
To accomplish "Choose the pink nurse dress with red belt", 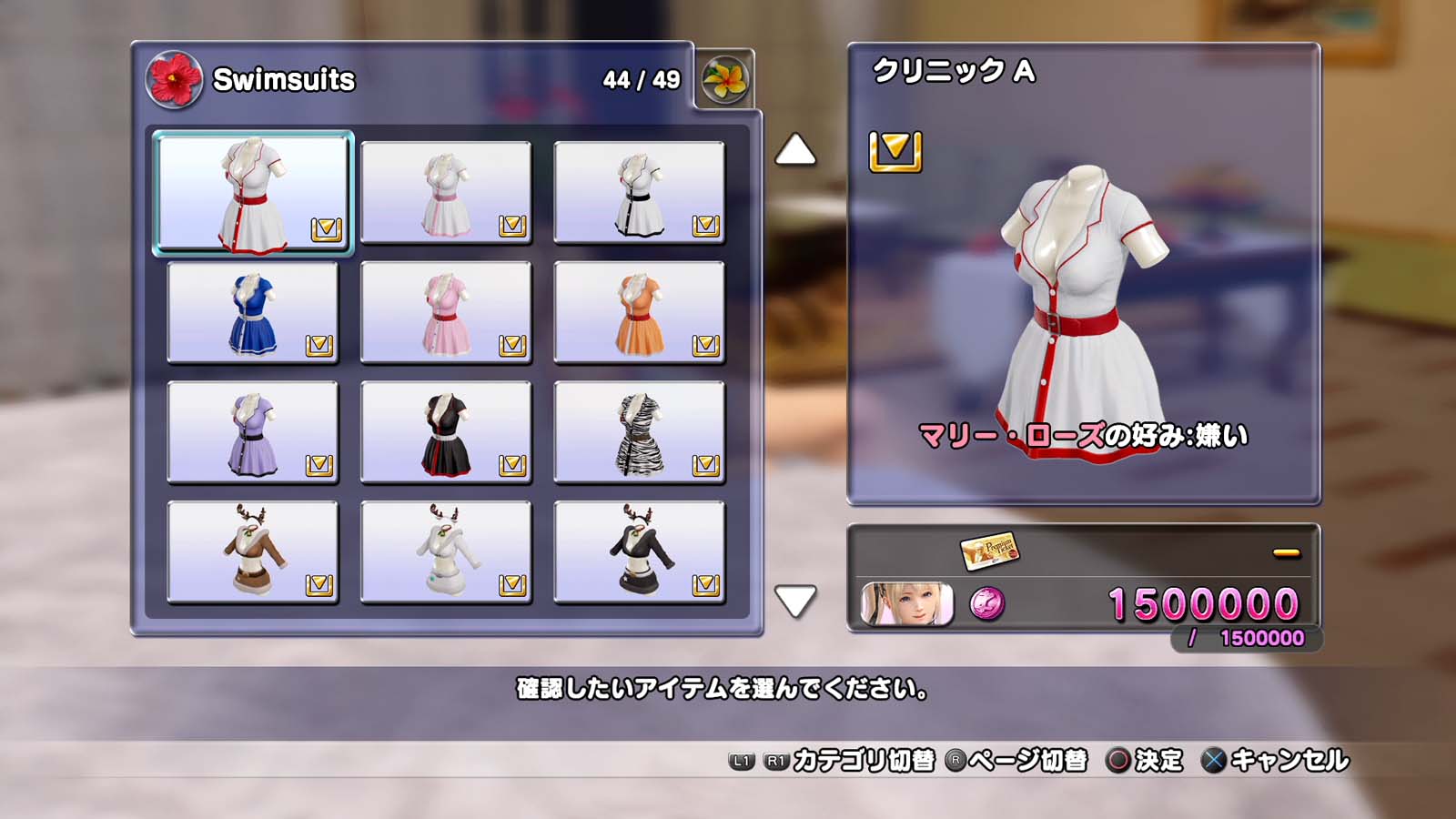I will click(x=446, y=313).
